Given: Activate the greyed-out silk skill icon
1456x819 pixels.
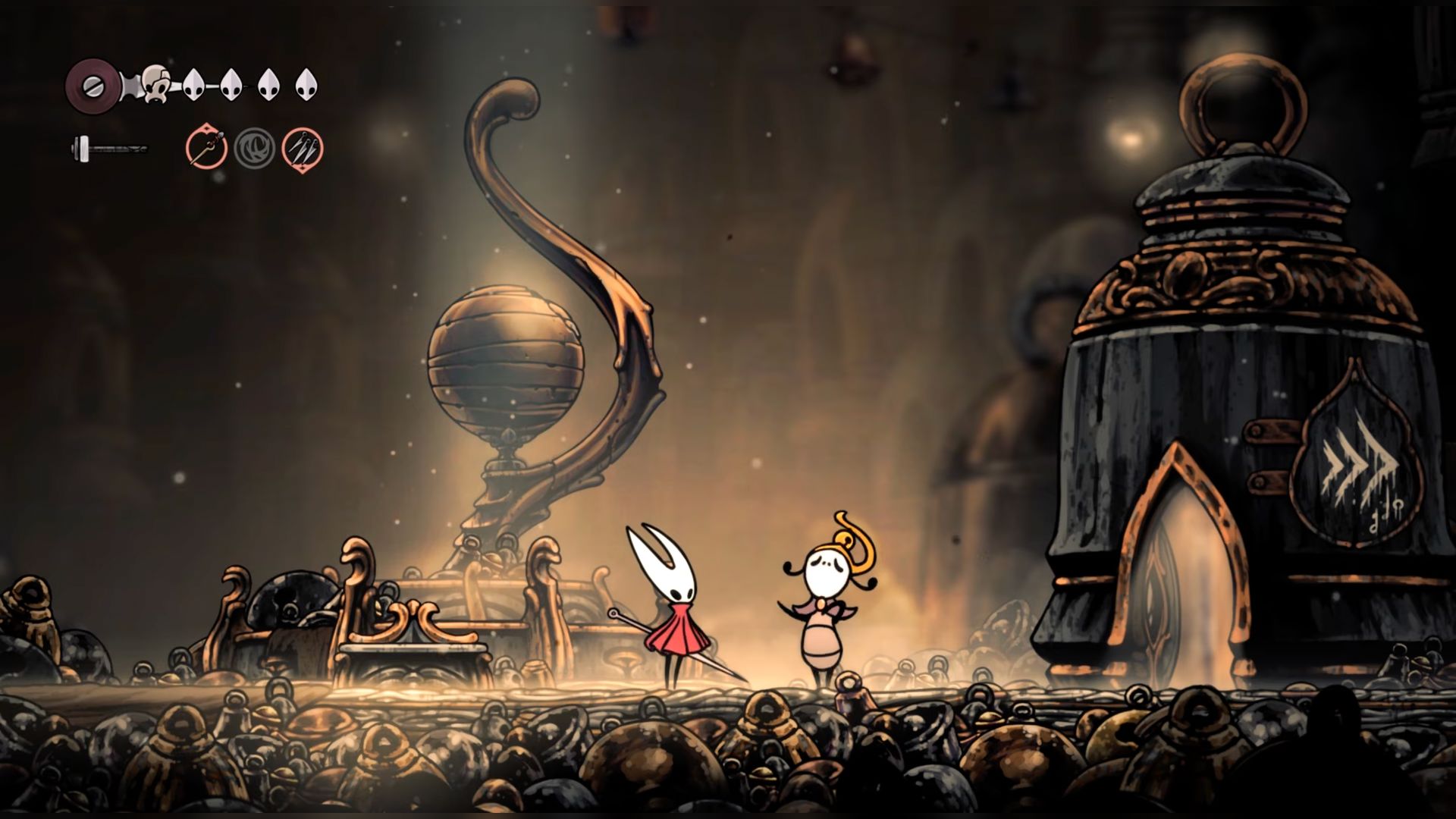Looking at the screenshot, I should (x=254, y=149).
